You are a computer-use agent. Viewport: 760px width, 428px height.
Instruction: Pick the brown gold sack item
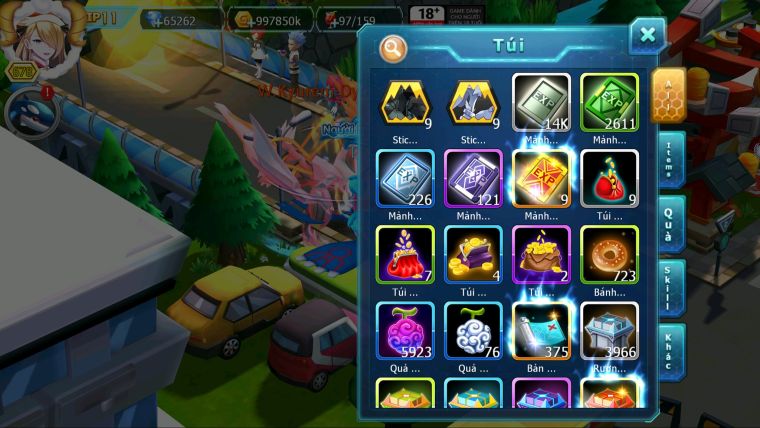(541, 255)
